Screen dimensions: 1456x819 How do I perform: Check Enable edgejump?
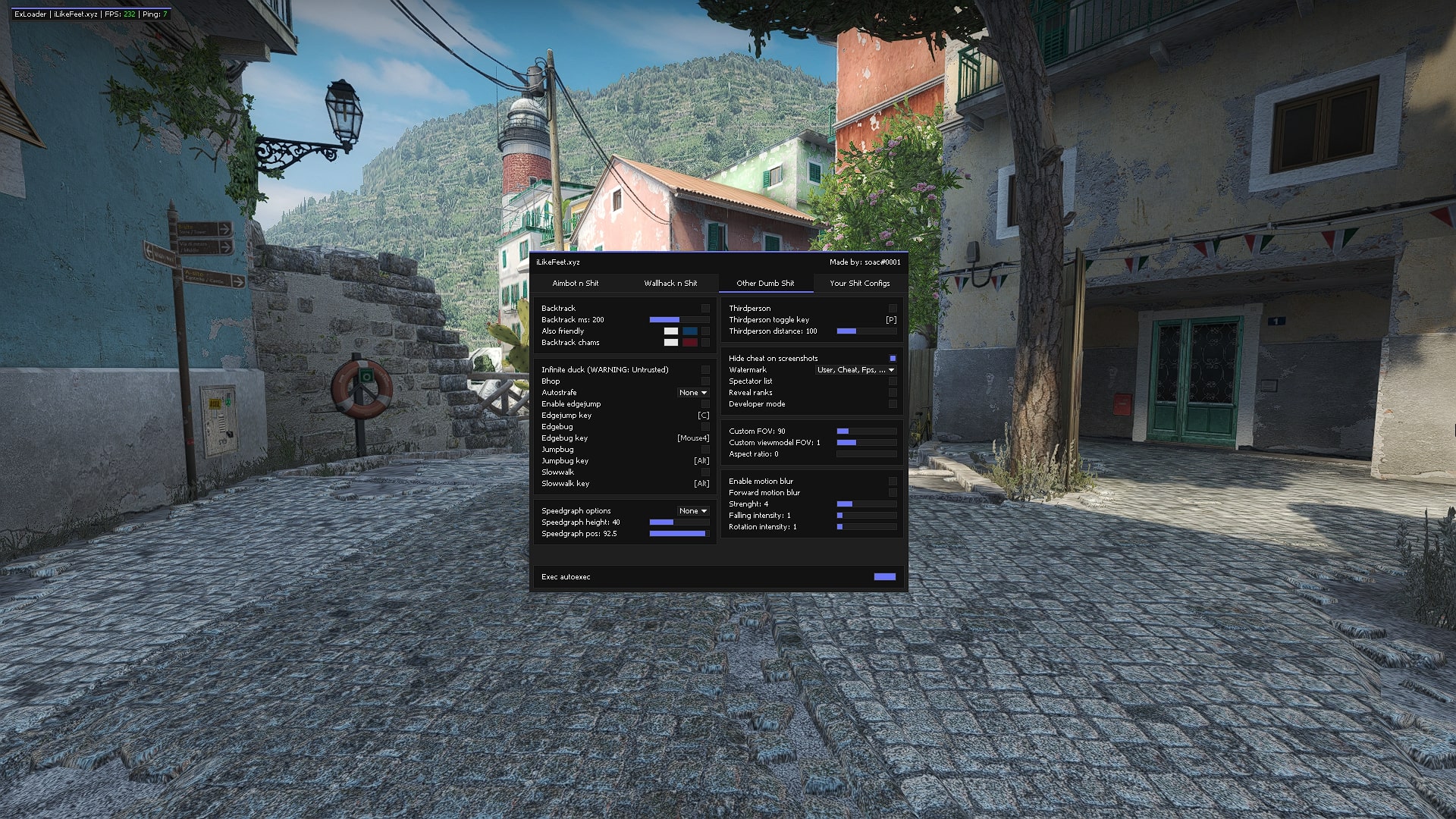pyautogui.click(x=704, y=403)
